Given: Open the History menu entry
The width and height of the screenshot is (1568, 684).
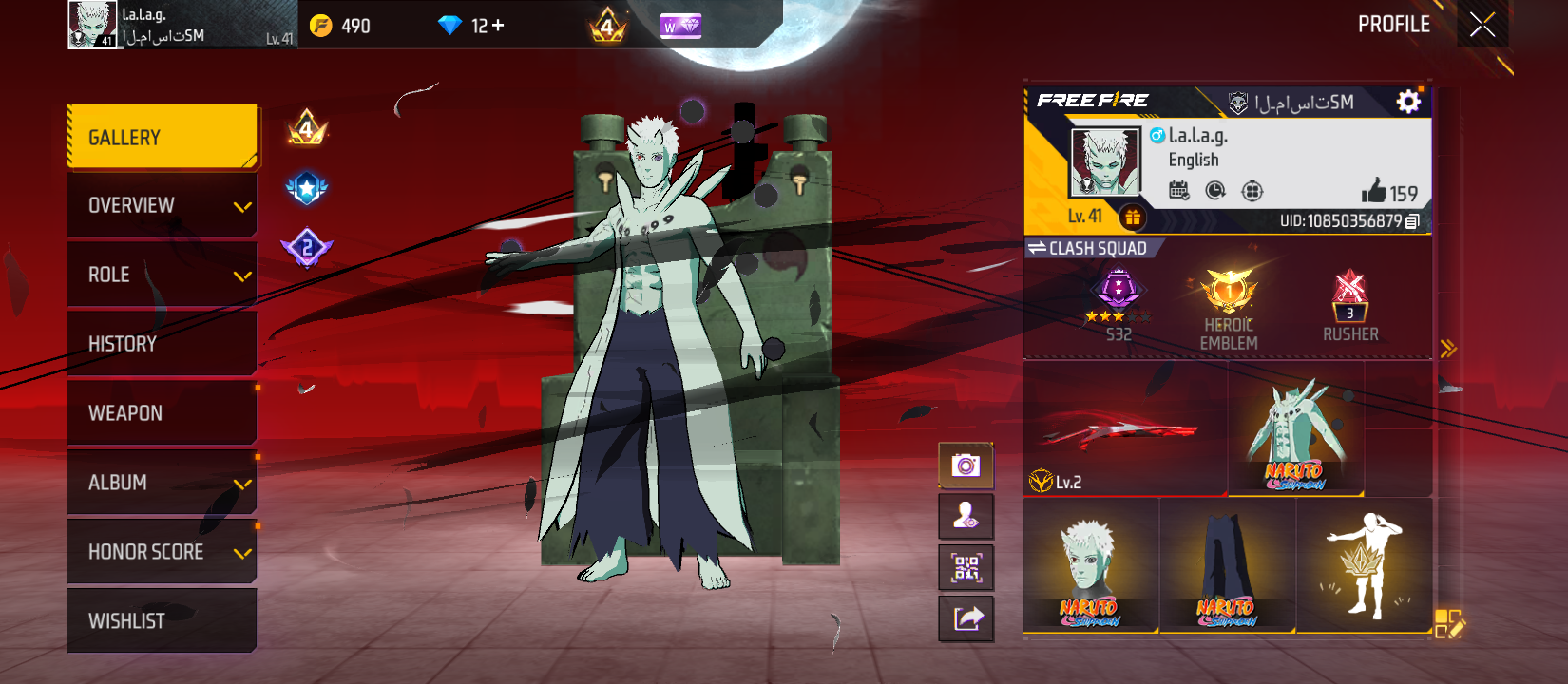Looking at the screenshot, I should tap(162, 344).
